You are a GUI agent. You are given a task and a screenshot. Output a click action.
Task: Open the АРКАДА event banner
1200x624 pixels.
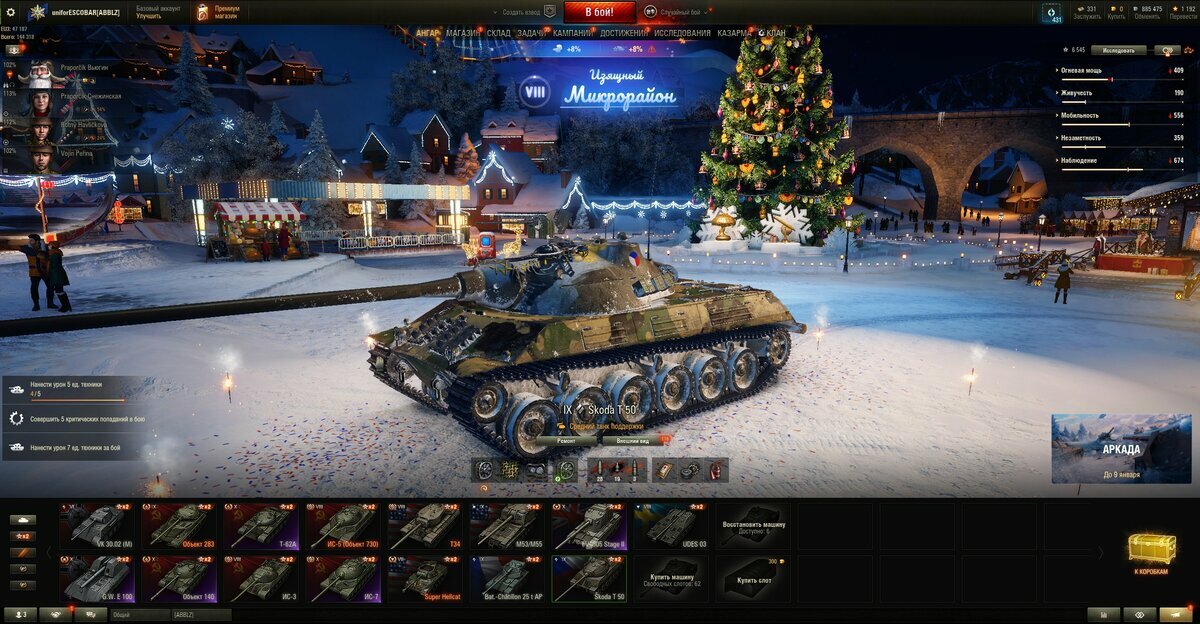pos(1121,448)
